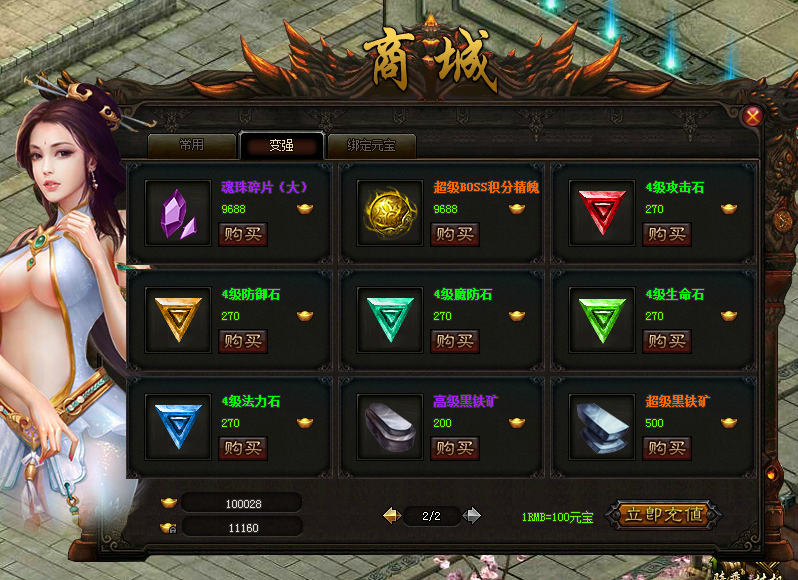Buy the 4级魔防石
The width and height of the screenshot is (798, 580).
(455, 341)
